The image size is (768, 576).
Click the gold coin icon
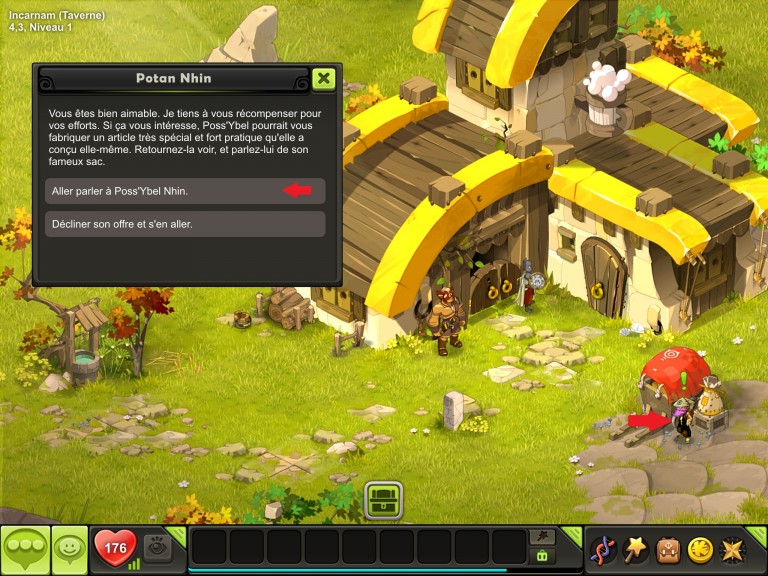pos(700,549)
